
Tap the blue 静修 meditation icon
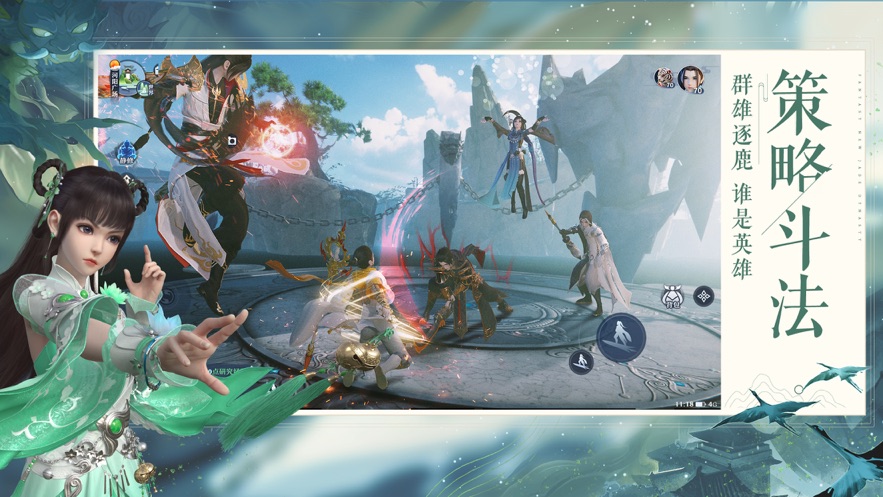pos(127,154)
